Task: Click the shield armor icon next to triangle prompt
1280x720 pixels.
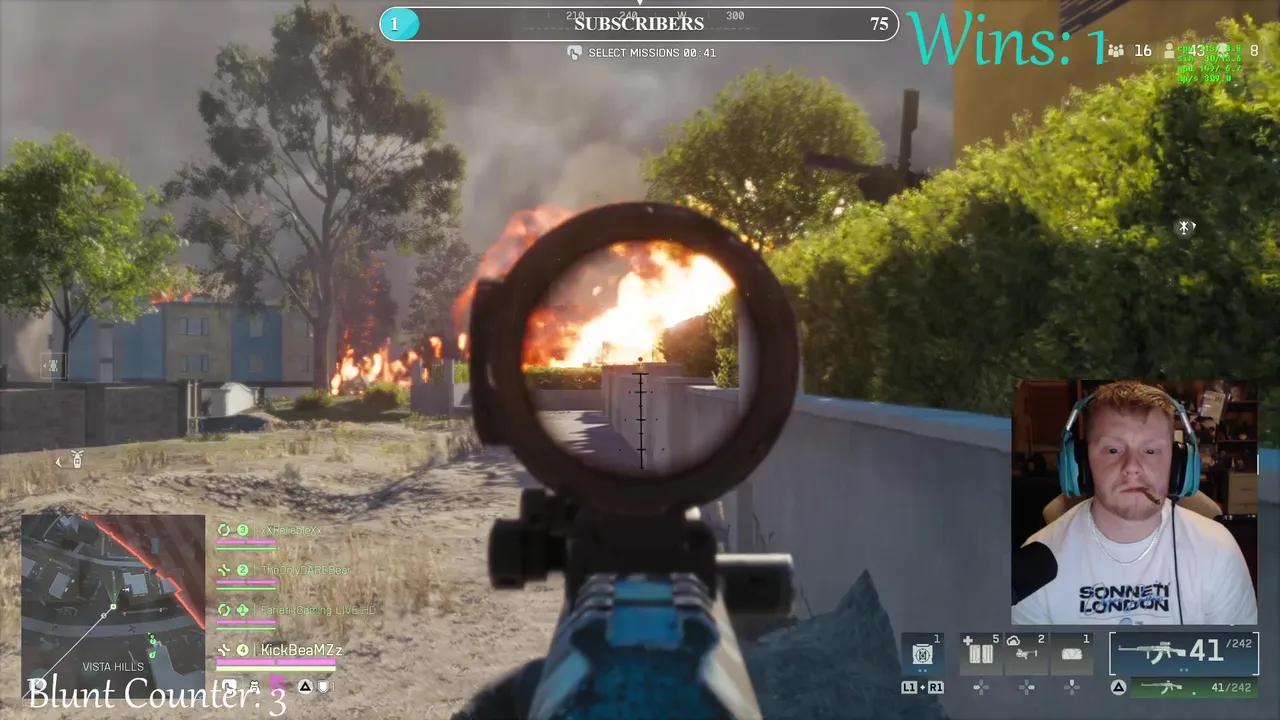Action: [324, 686]
